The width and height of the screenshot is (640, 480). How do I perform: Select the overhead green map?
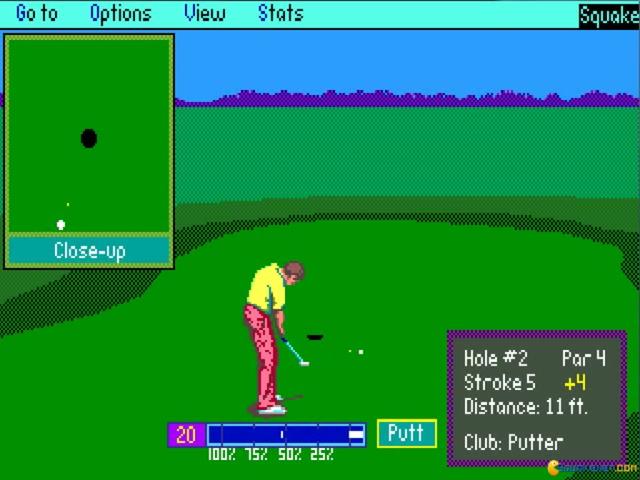[89, 136]
